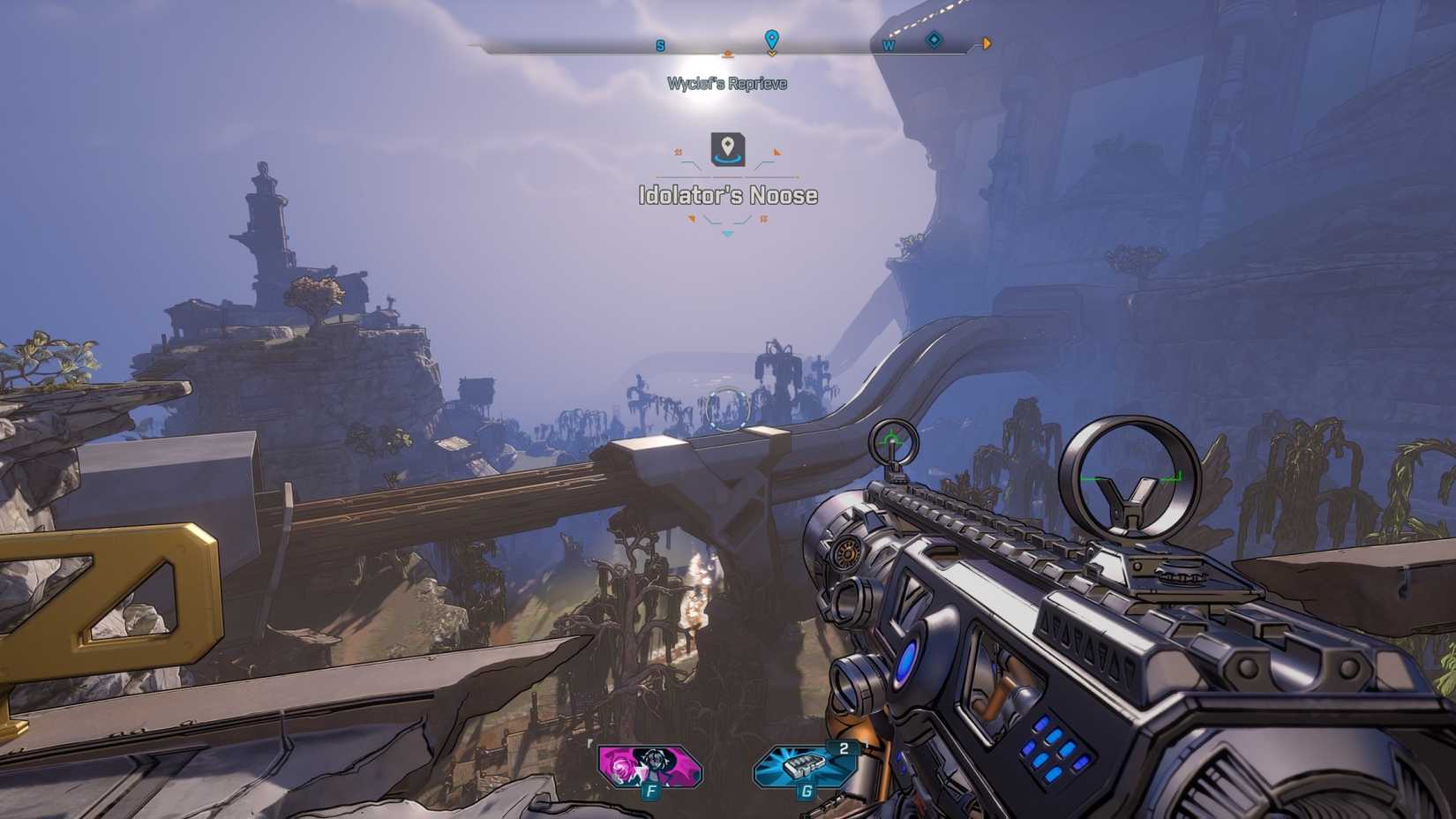Select the cyan diamond marker on the compass
Screen dimensions: 1456x819
pos(934,40)
